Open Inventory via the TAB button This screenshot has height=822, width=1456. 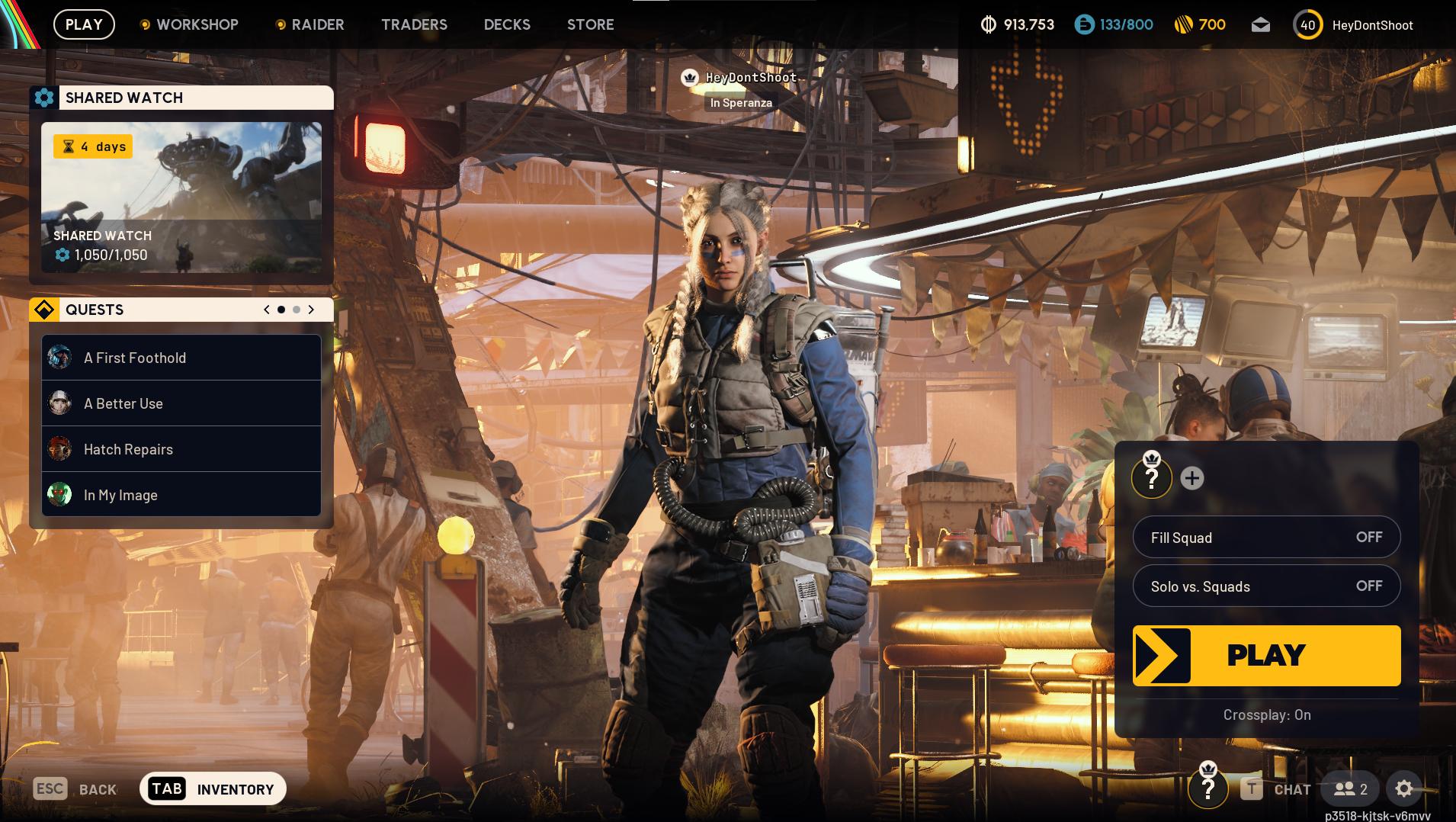[167, 788]
